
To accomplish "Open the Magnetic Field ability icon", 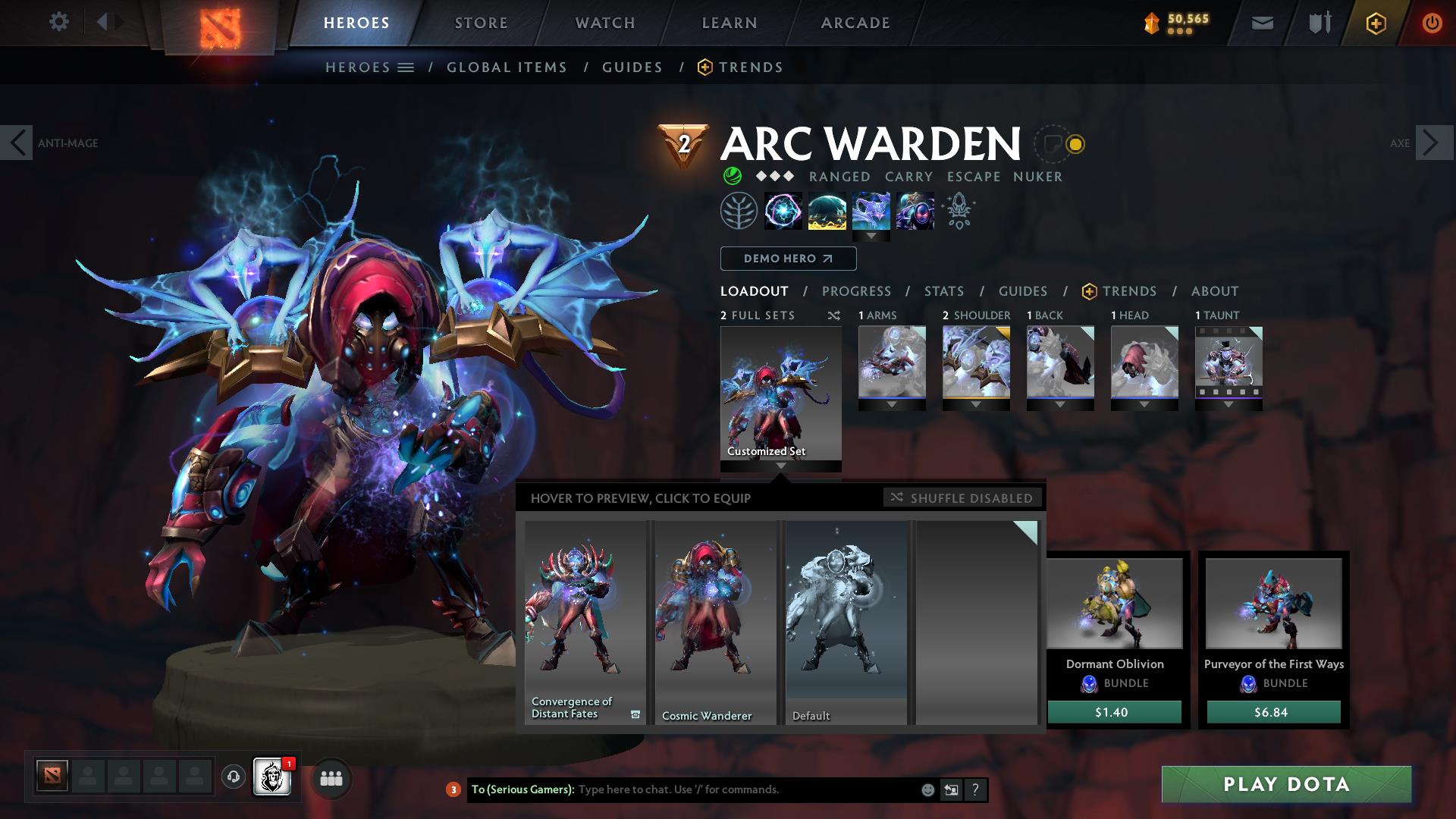I will point(827,211).
